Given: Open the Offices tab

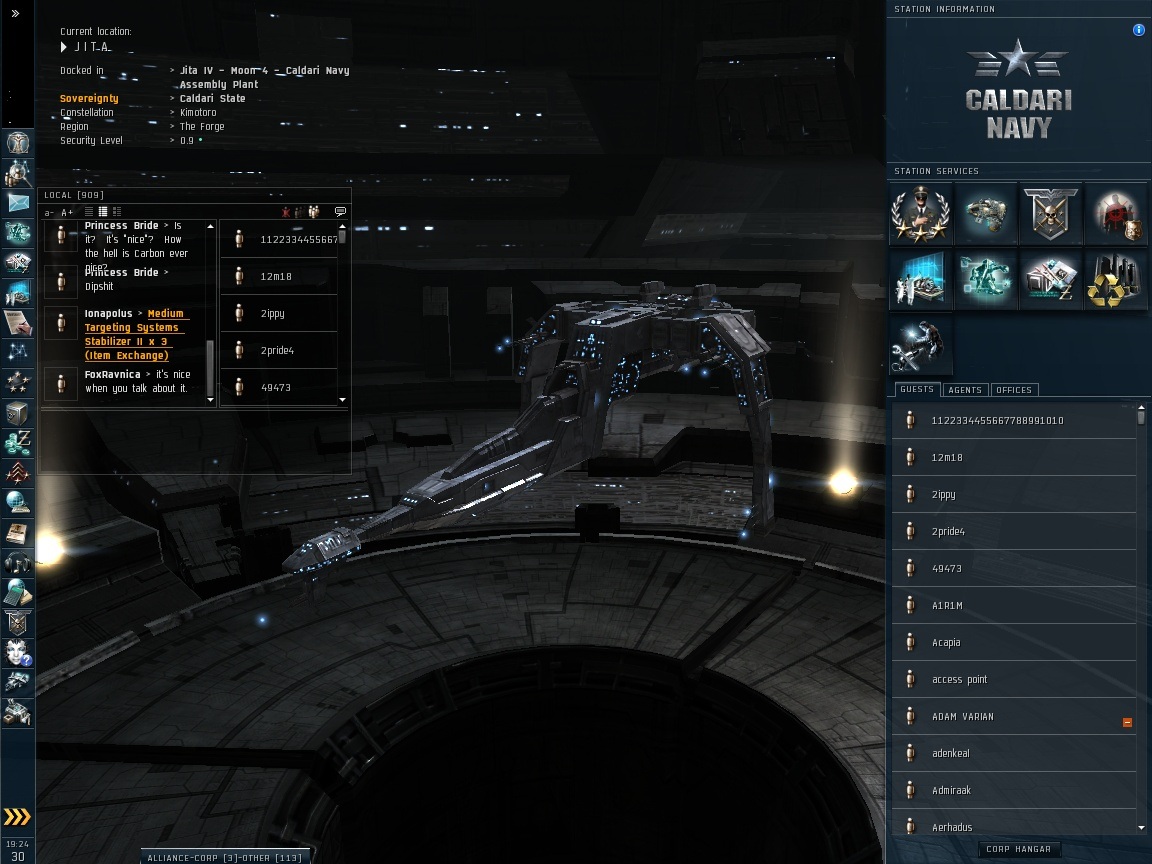Looking at the screenshot, I should tap(1014, 389).
